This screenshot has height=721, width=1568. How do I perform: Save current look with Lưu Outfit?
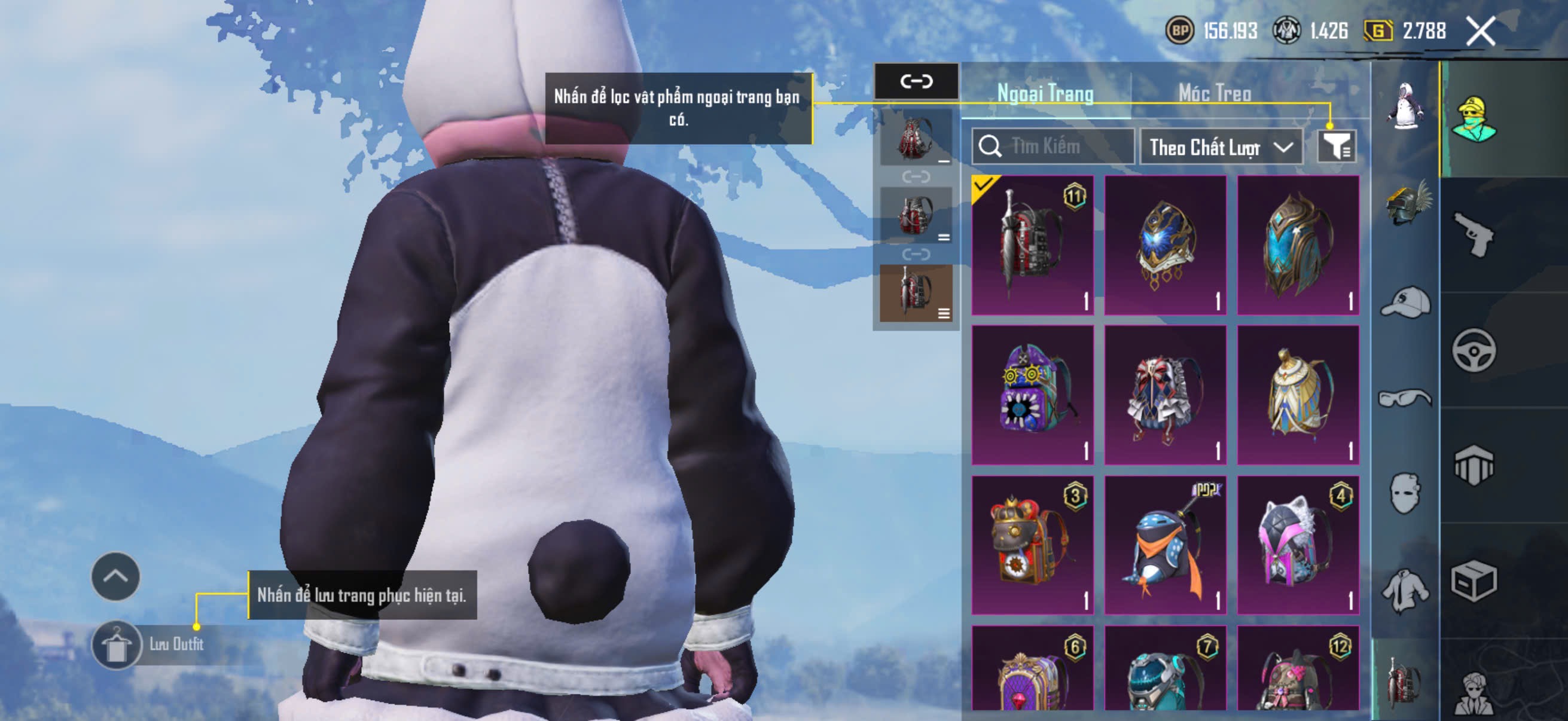pos(116,645)
